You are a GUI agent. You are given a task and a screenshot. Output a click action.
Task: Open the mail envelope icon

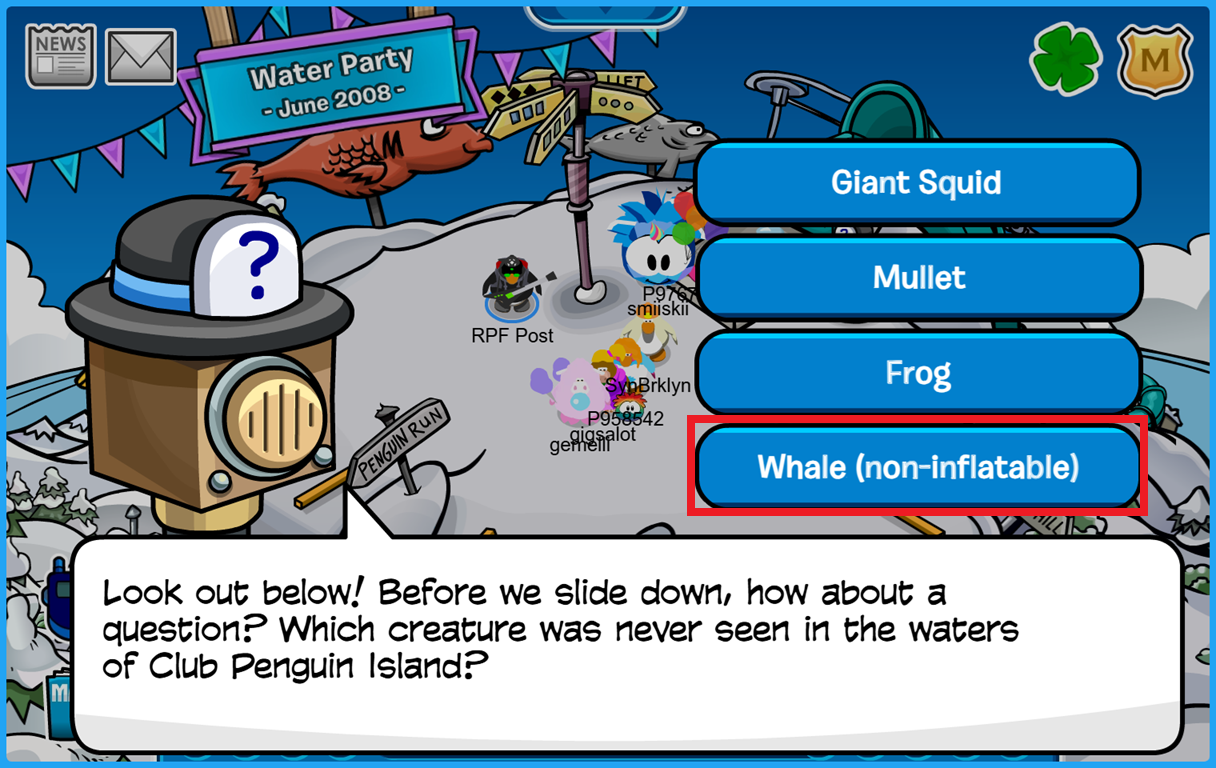[141, 57]
